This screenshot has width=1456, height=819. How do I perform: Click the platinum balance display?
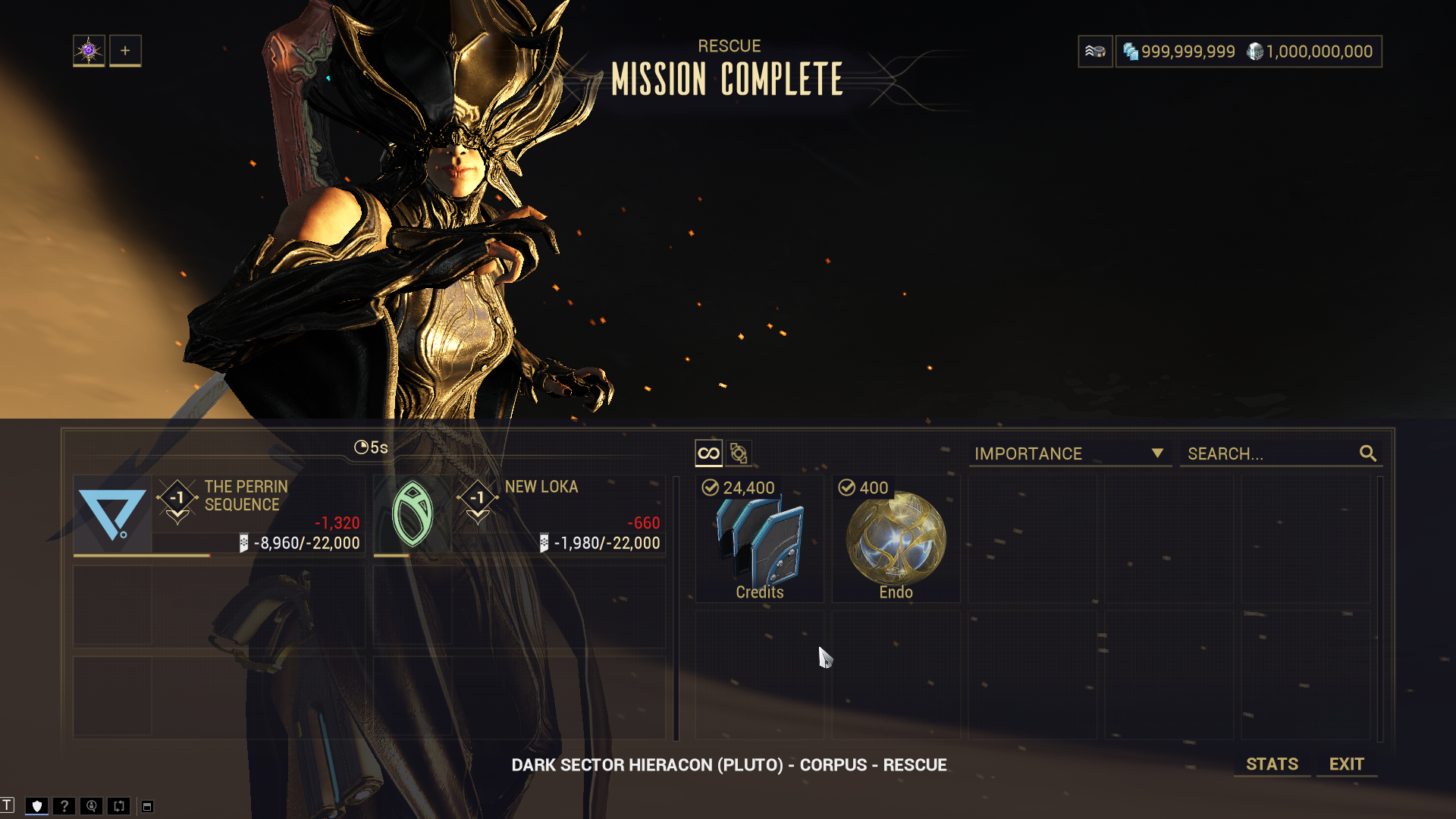pos(1310,52)
